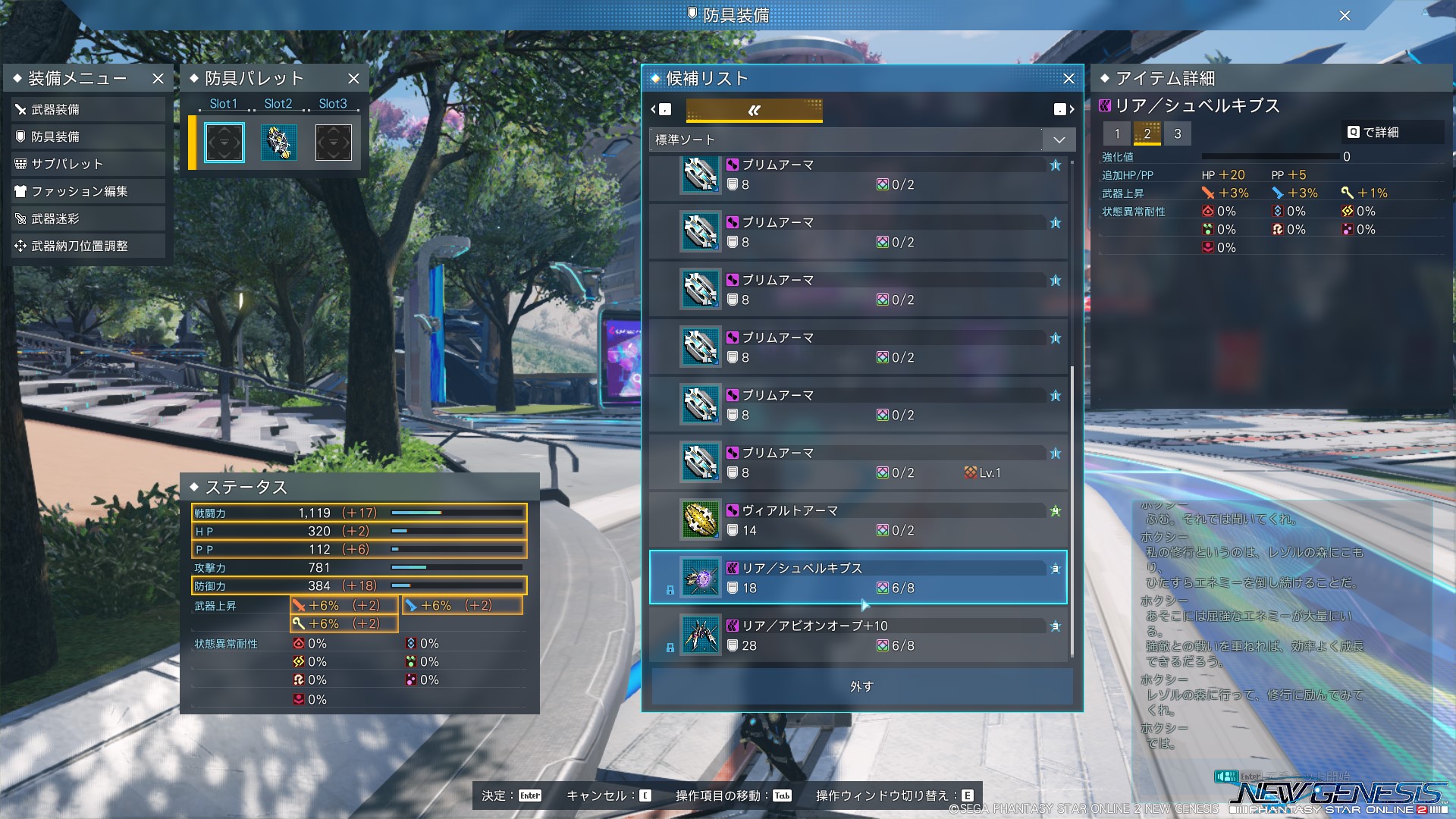Close the 防具装備 screen with top X
The image size is (1456, 819).
tap(1345, 16)
